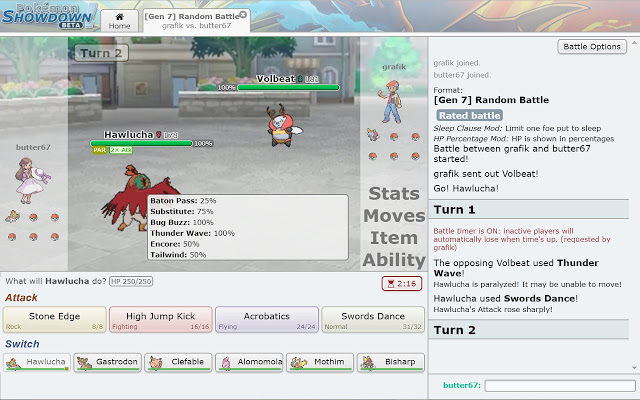Use the Stone Edge move
This screenshot has width=640, height=400.
point(55,320)
